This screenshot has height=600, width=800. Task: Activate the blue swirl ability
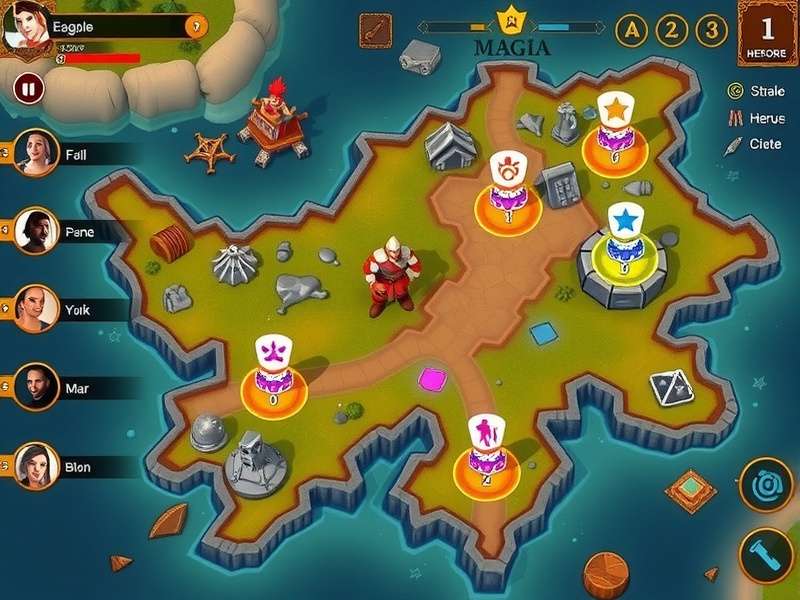(766, 485)
